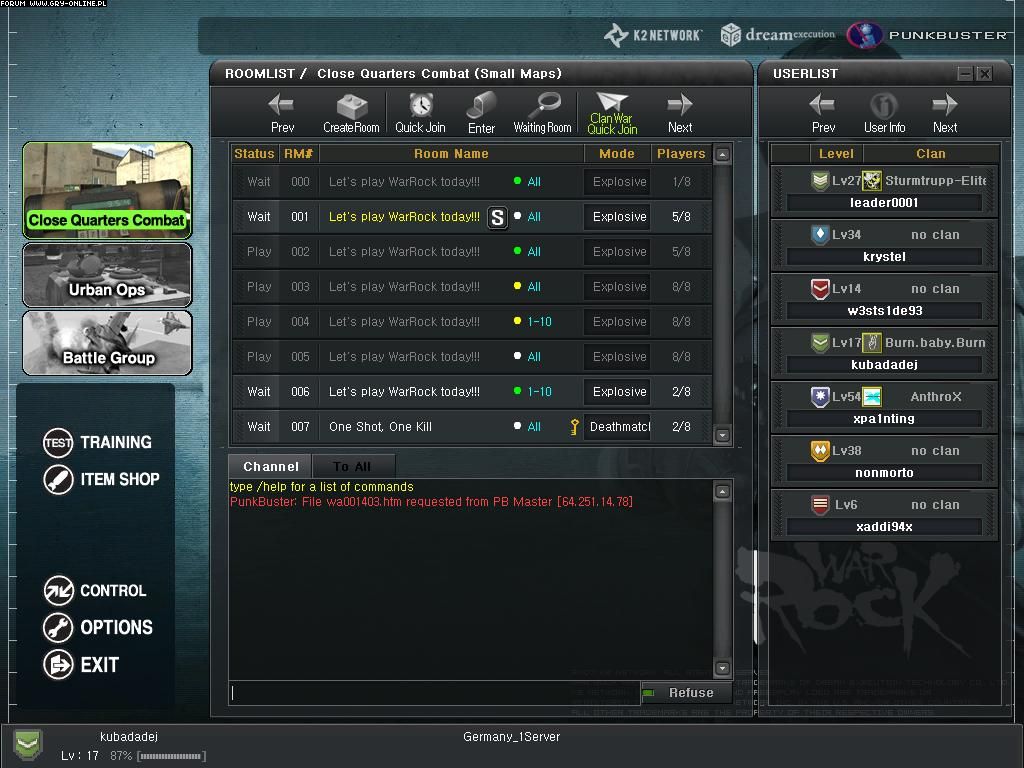Toggle the Refuse button
1024x768 pixels.
tap(680, 692)
